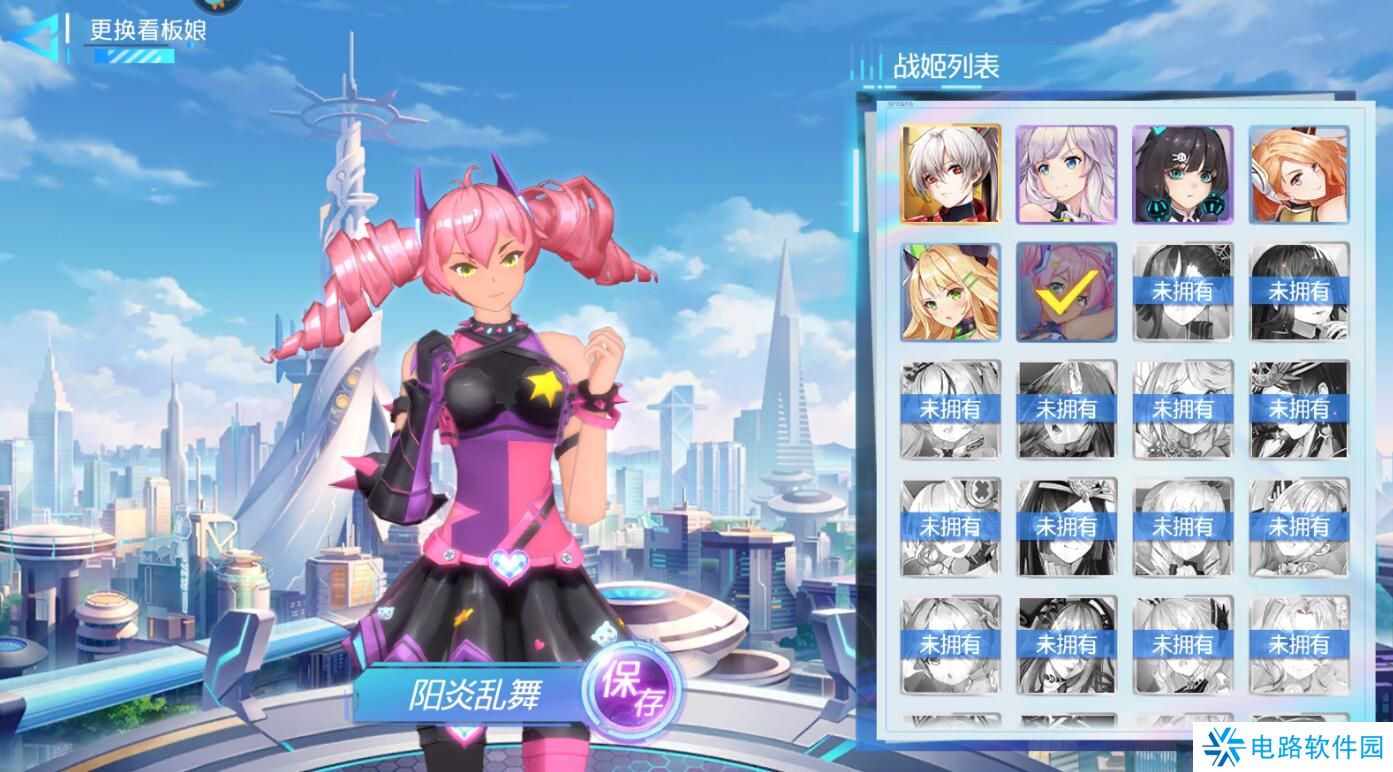Pick the black-haired girl with teal eyes

tap(1182, 174)
